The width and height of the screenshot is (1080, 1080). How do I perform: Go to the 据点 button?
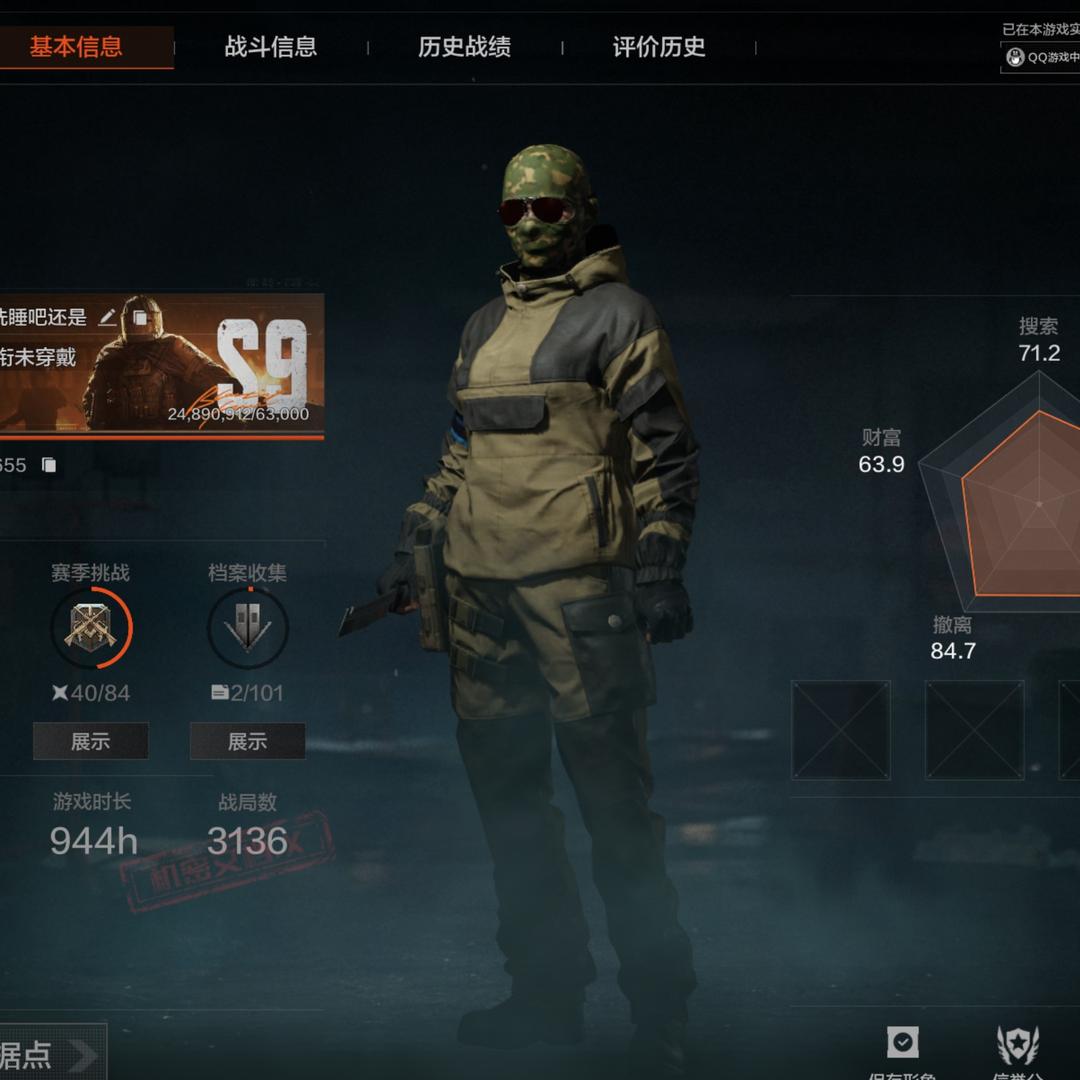pyautogui.click(x=50, y=1055)
